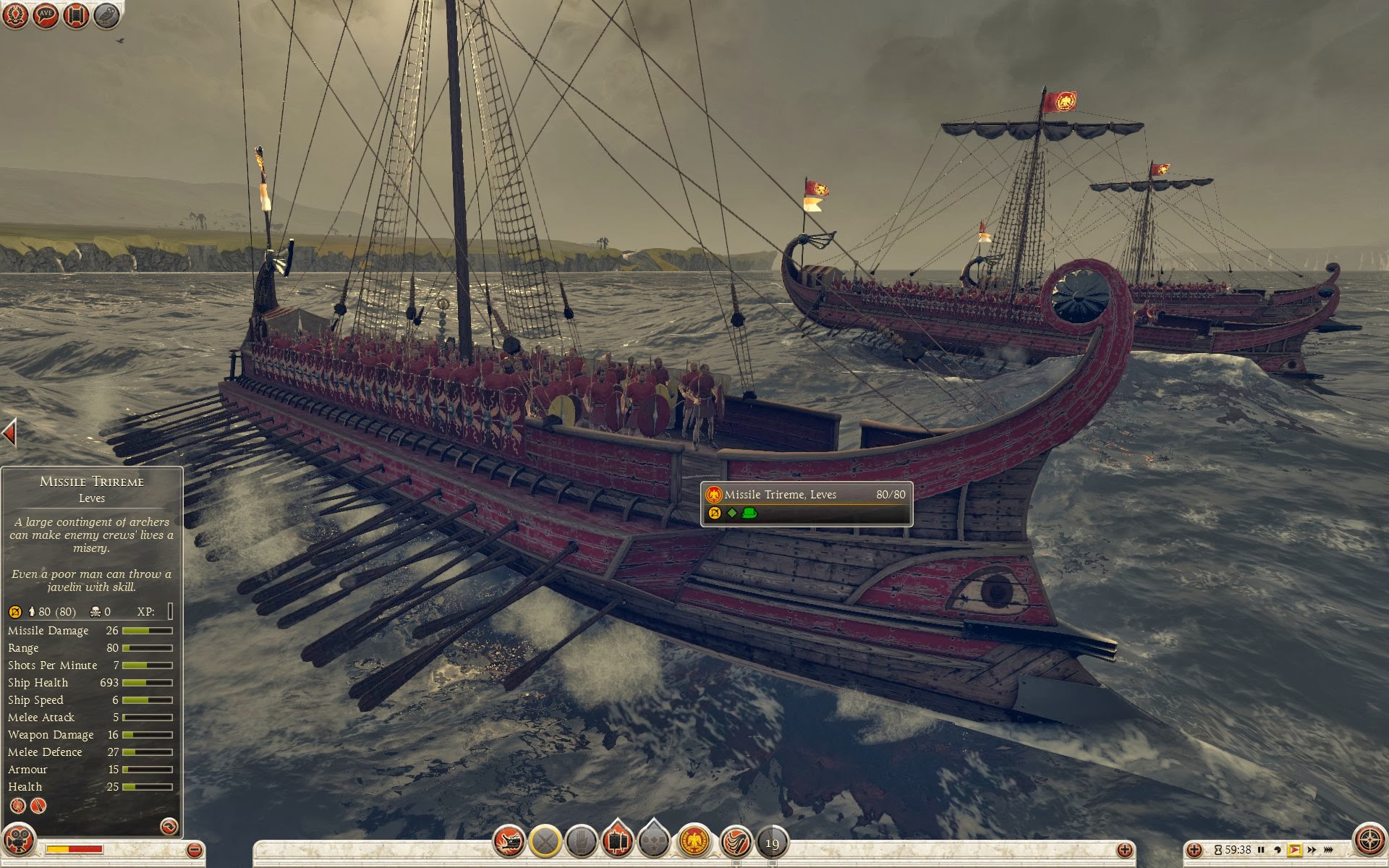This screenshot has width=1389, height=868.
Task: Select the Roman eagle emblem button
Action: 694,842
